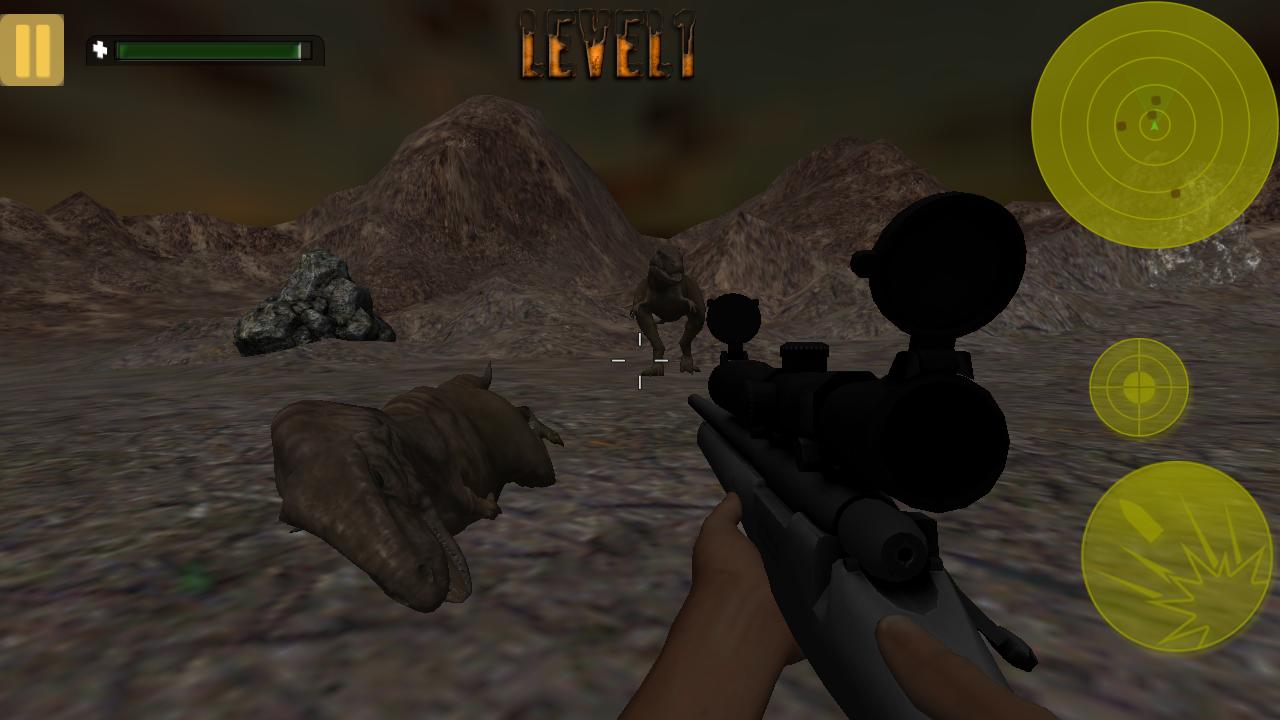This screenshot has width=1280, height=720.
Task: Click the green health bar
Action: click(x=211, y=47)
